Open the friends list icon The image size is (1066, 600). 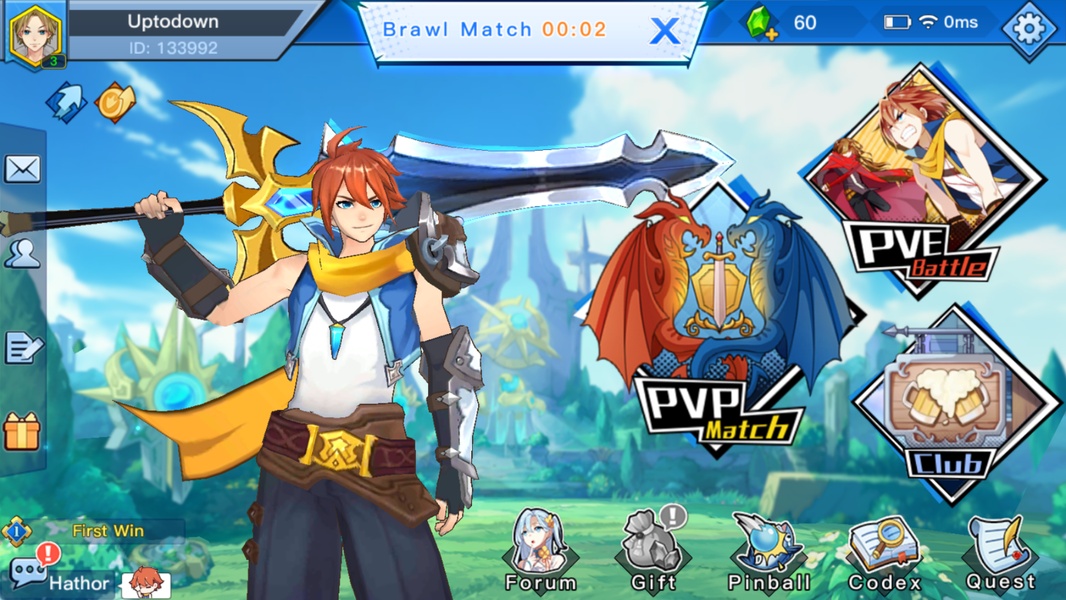coord(22,254)
